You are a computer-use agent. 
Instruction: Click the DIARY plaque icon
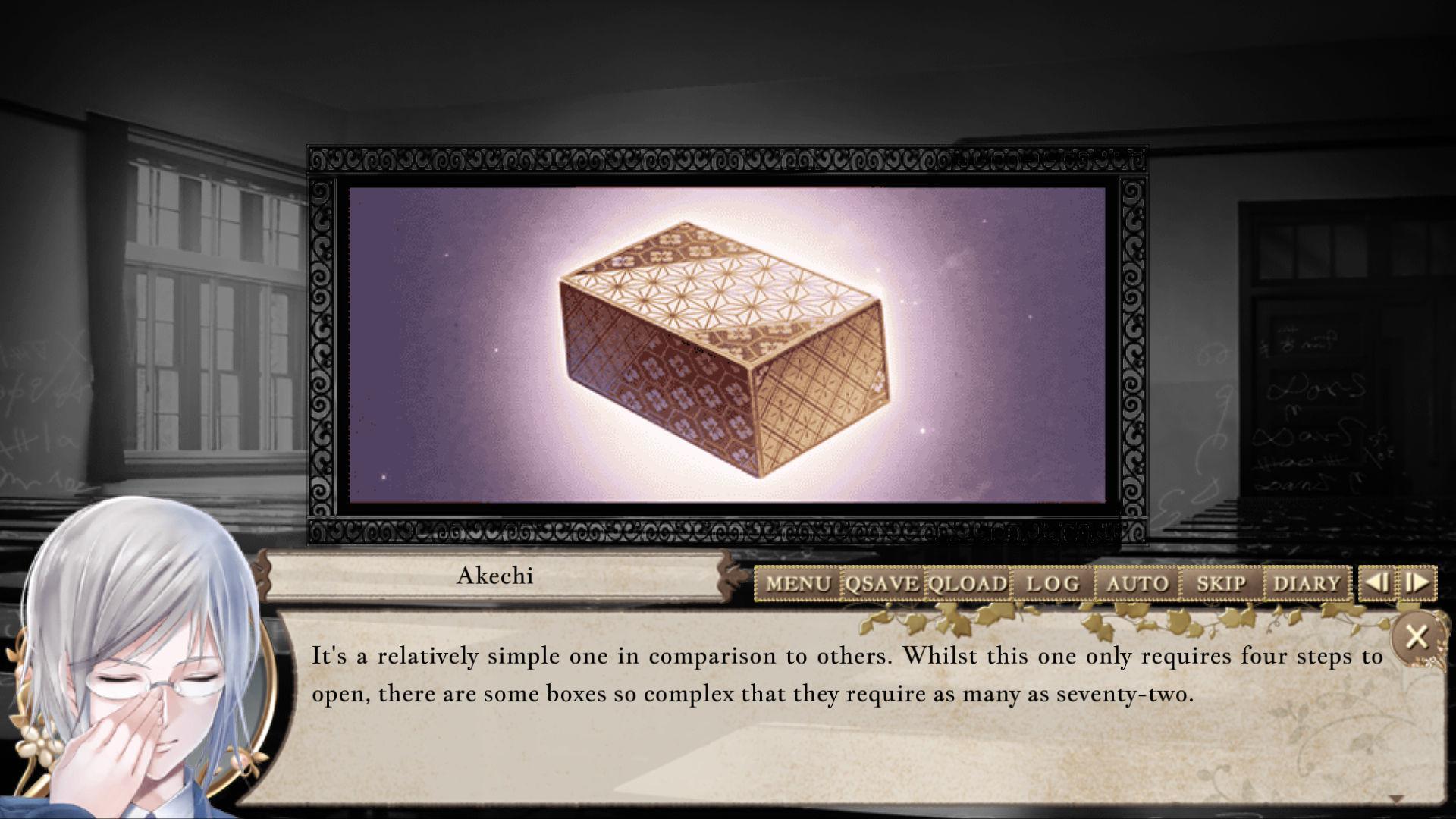point(1307,584)
